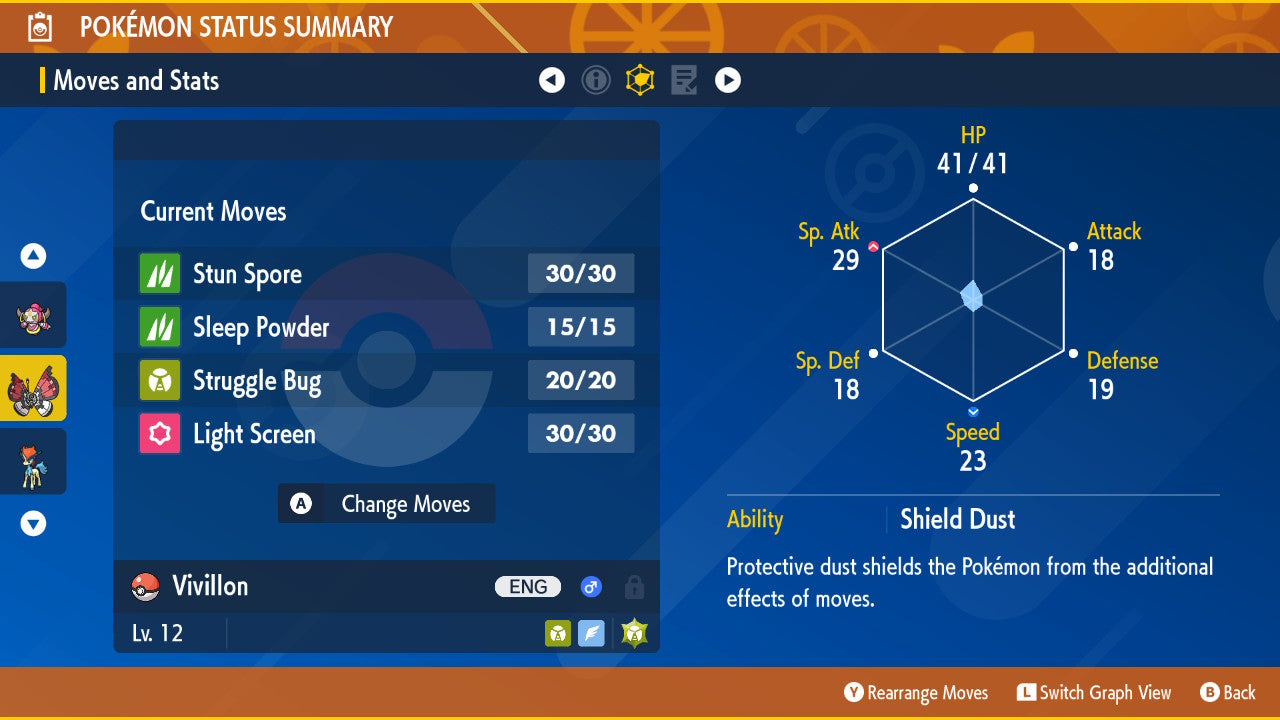This screenshot has height=720, width=1280.
Task: Select the Stun Spore move
Action: 386,274
